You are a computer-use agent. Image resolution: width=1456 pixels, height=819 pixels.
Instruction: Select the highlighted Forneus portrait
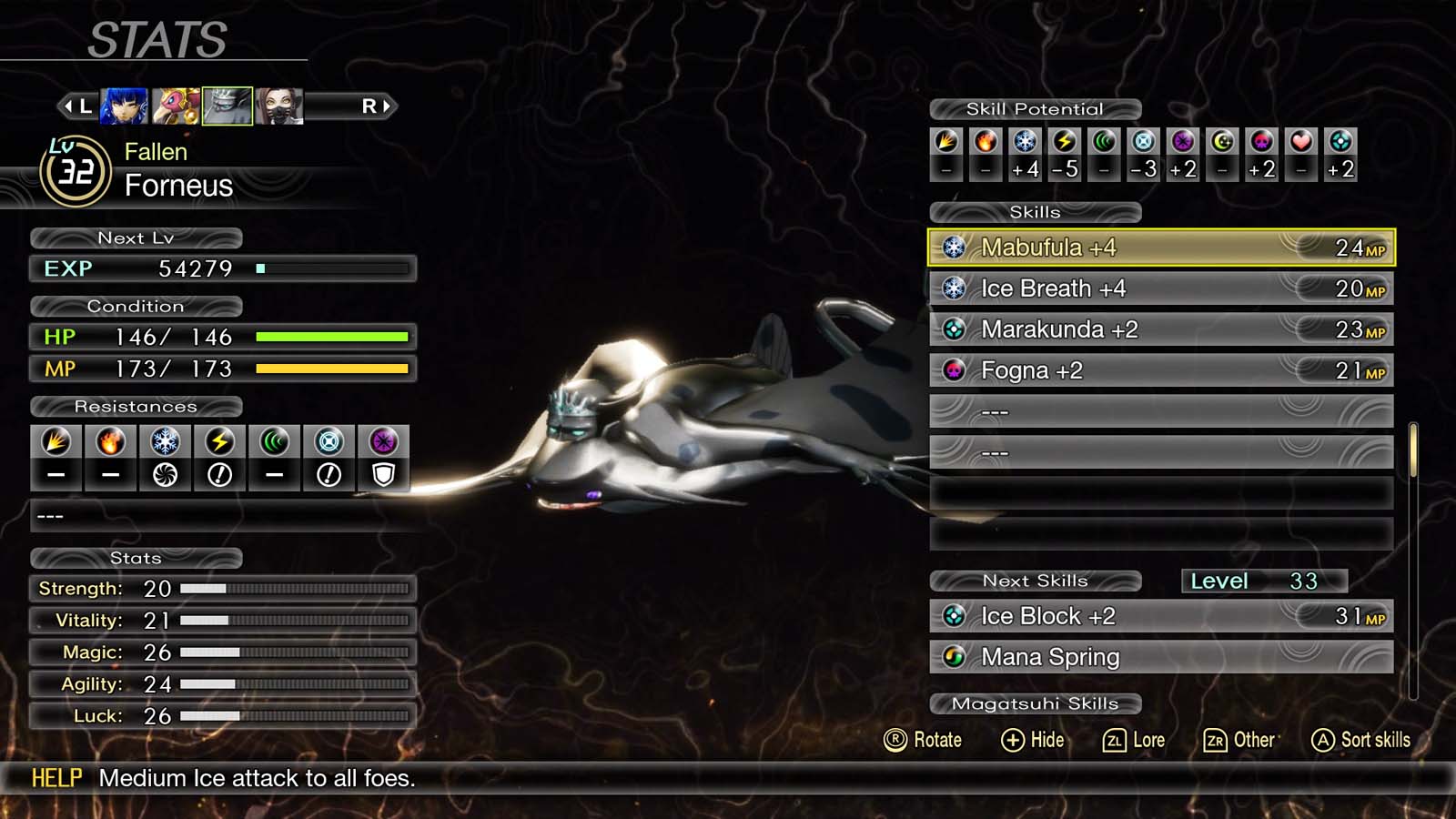coord(227,106)
